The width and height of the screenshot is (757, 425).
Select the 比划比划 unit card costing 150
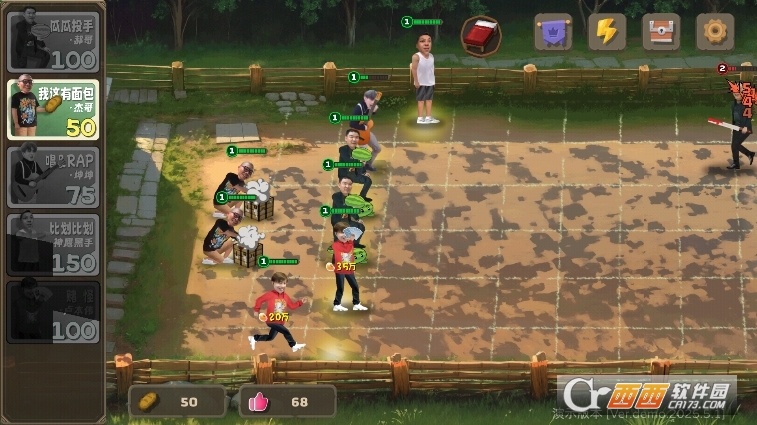coord(53,244)
